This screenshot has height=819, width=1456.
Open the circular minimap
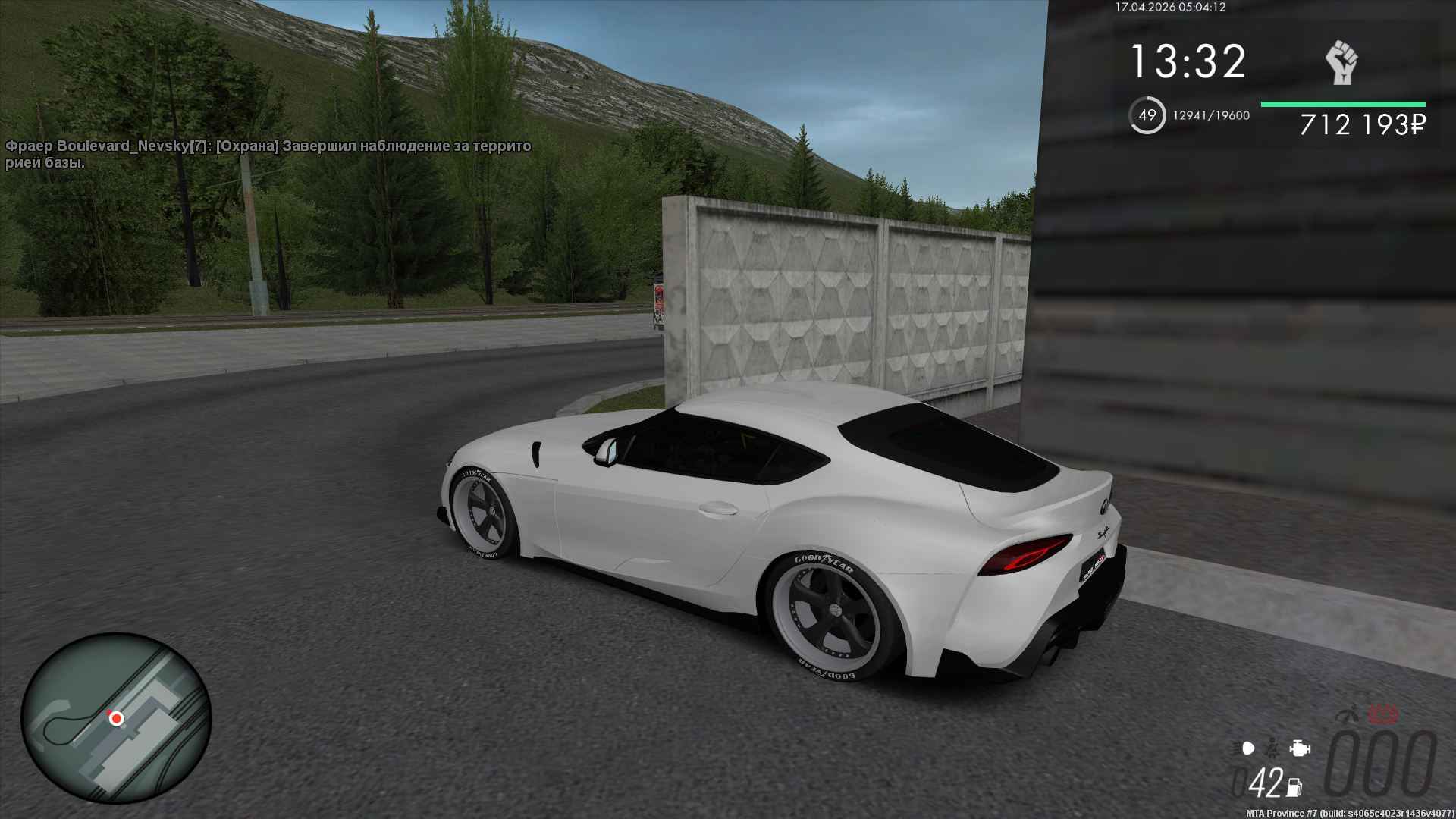116,717
